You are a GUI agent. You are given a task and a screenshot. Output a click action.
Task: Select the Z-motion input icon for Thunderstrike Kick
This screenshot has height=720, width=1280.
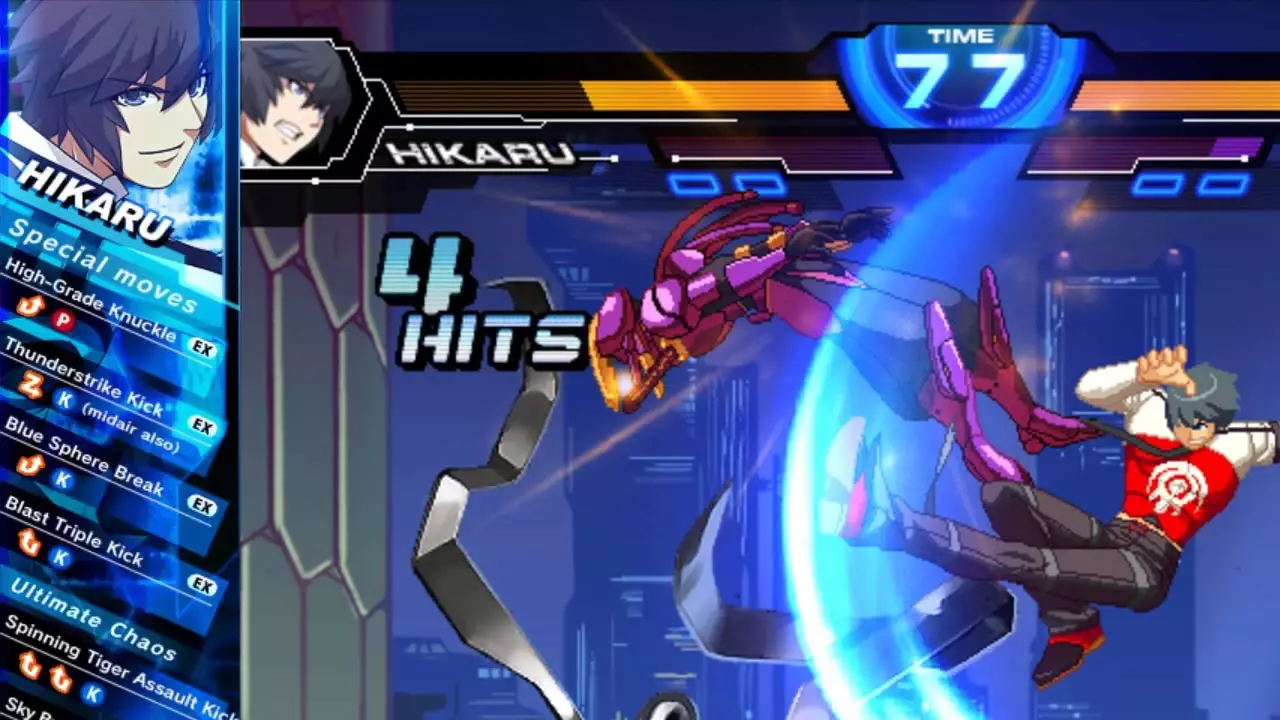29,385
